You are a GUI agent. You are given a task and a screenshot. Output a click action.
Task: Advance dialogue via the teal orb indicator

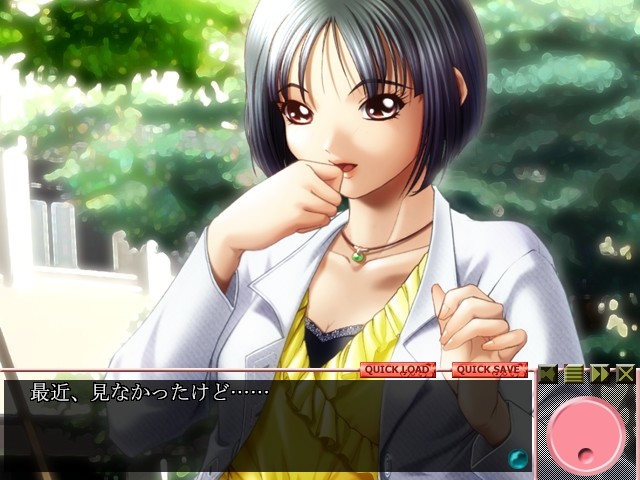pyautogui.click(x=518, y=459)
